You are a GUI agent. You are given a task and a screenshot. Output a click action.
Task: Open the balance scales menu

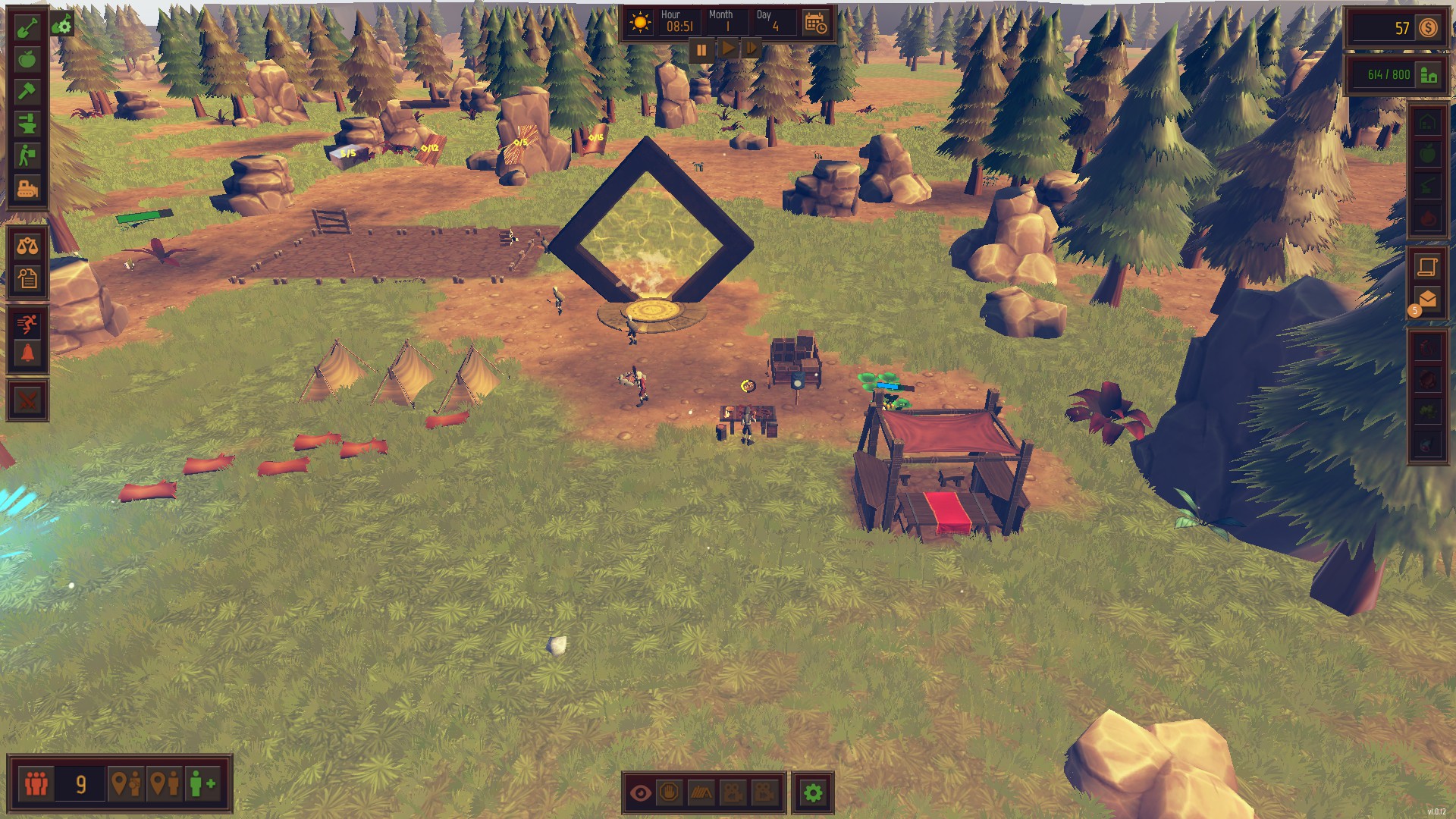tap(27, 246)
